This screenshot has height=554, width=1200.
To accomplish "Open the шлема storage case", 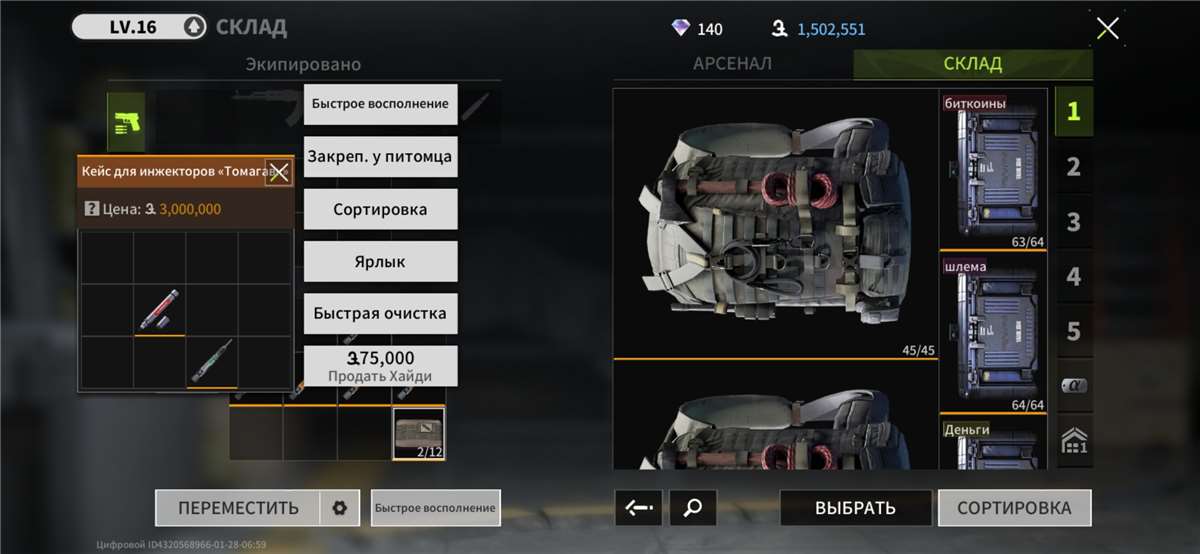I will (x=992, y=335).
